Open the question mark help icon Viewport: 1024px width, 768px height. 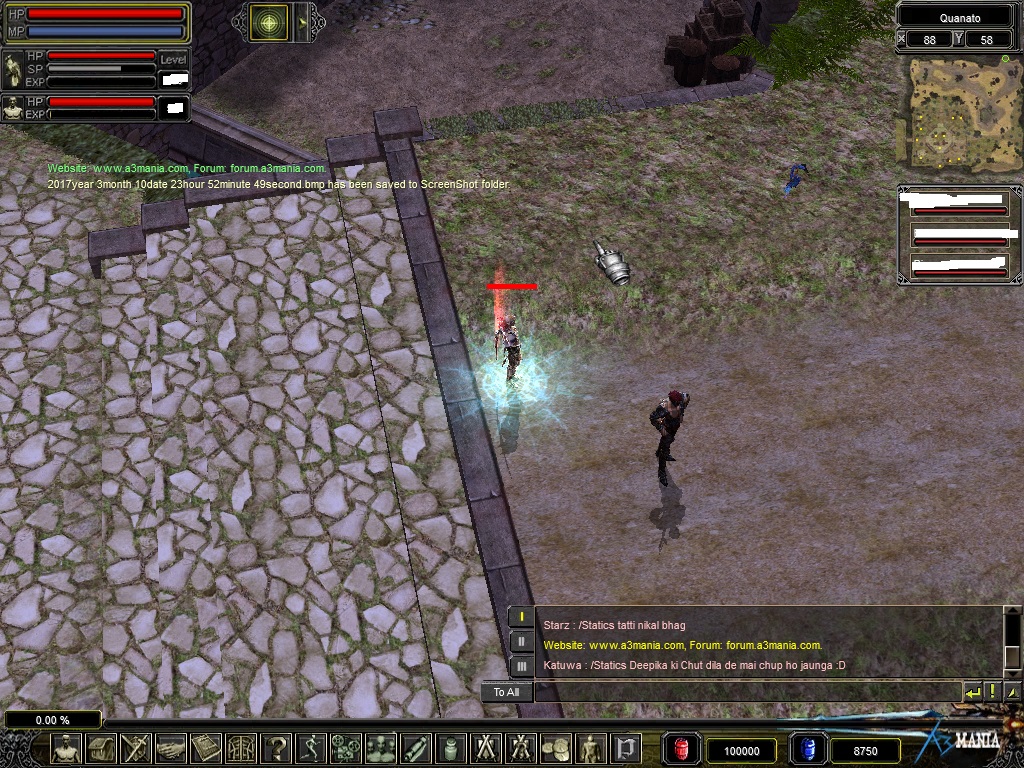[276, 748]
